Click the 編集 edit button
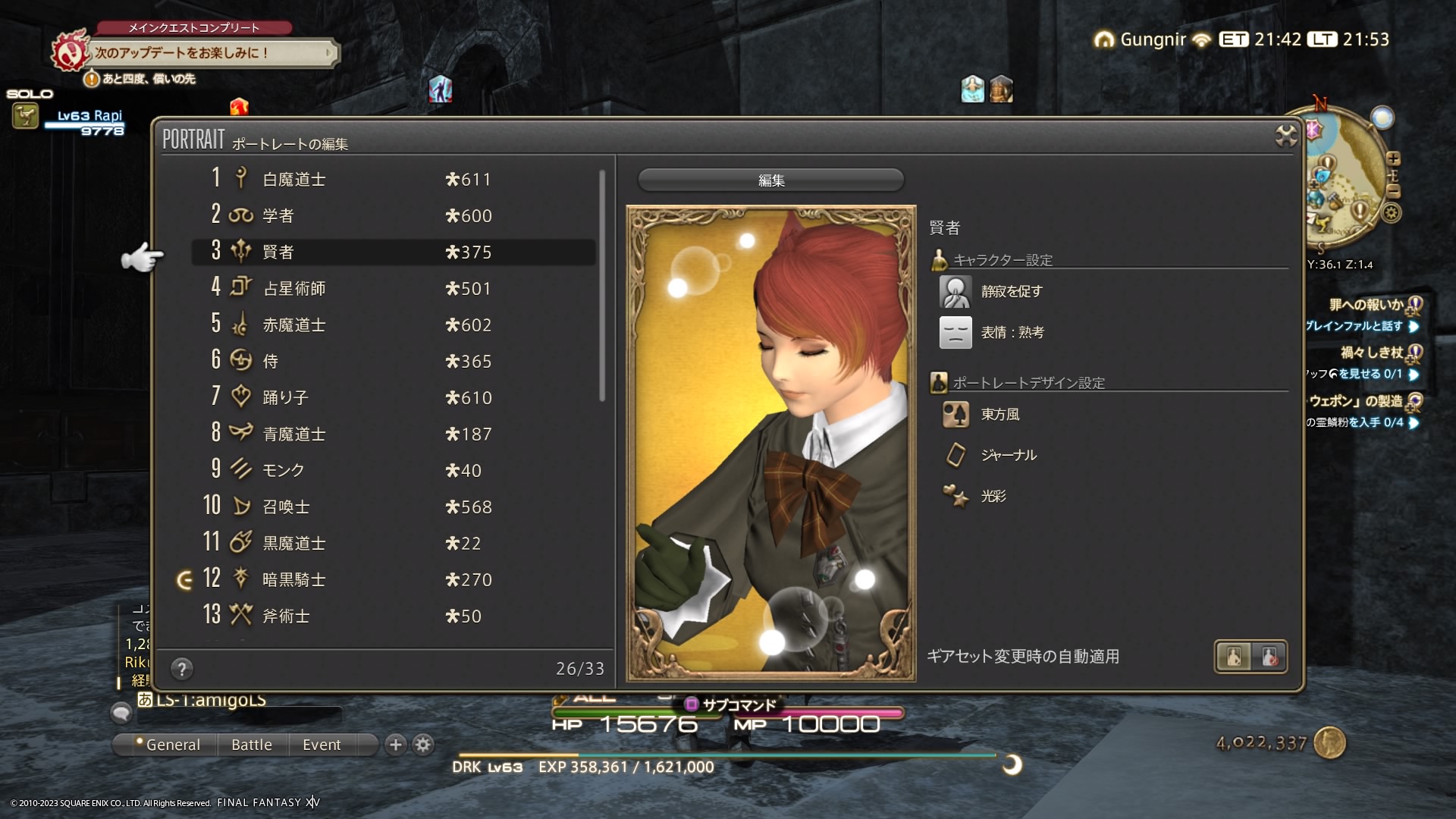 pos(770,180)
